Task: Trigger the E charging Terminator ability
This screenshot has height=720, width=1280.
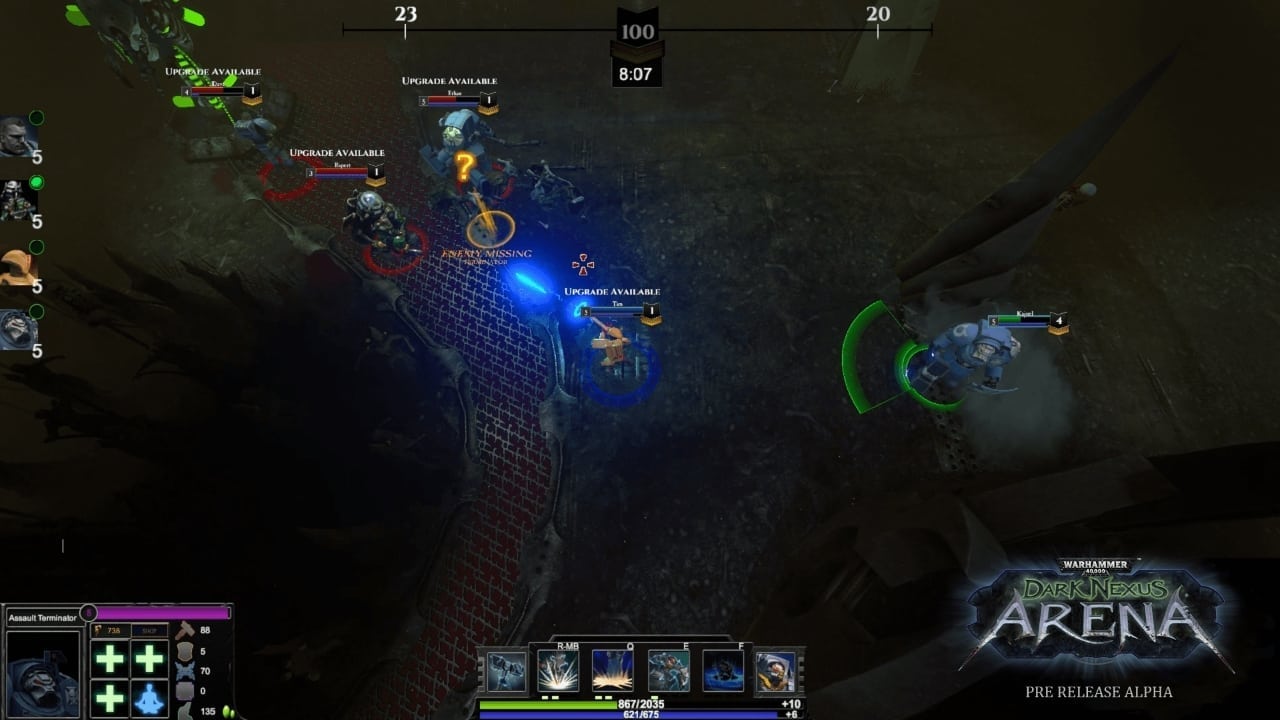Action: pos(667,670)
